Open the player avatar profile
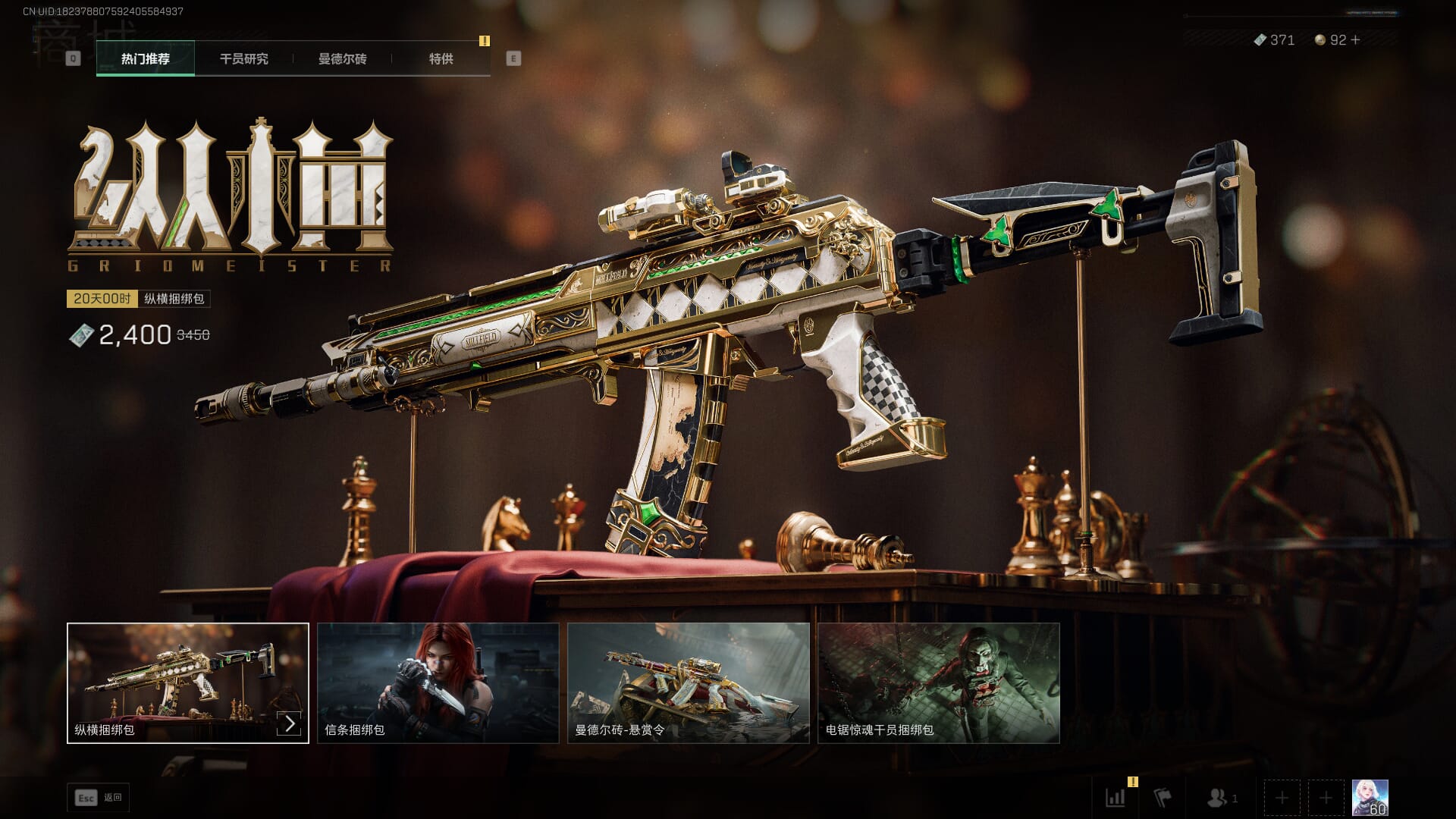 coord(1370,798)
